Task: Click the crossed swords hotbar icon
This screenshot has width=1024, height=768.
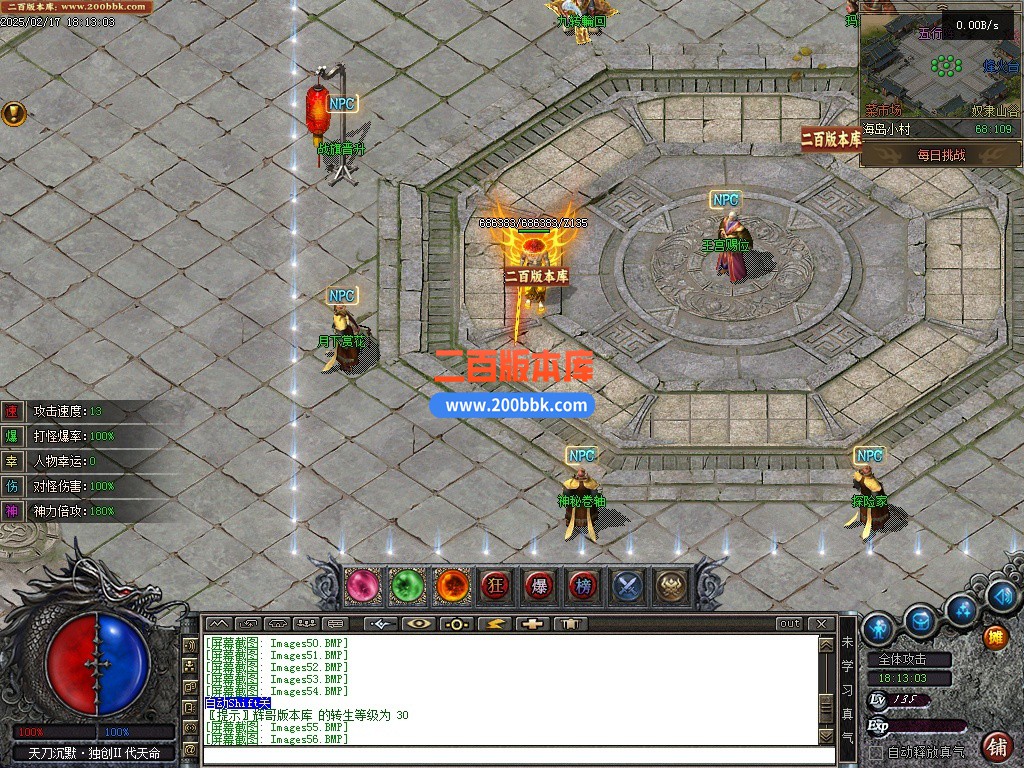Action: tap(628, 586)
